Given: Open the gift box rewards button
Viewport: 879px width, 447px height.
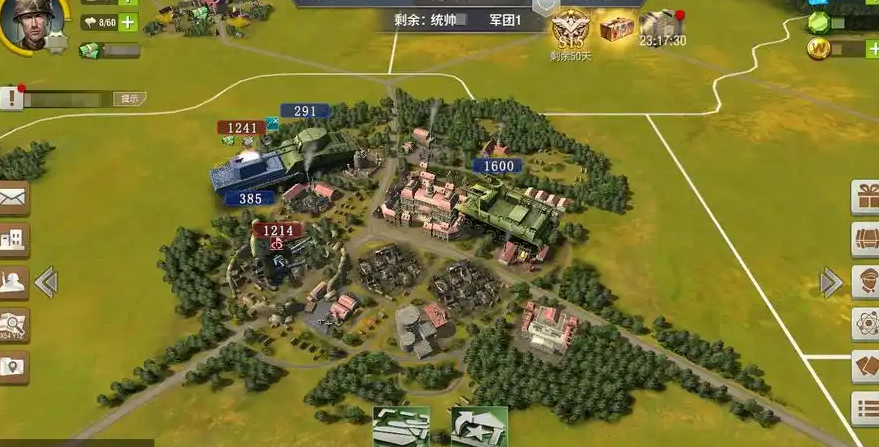Looking at the screenshot, I should (866, 197).
